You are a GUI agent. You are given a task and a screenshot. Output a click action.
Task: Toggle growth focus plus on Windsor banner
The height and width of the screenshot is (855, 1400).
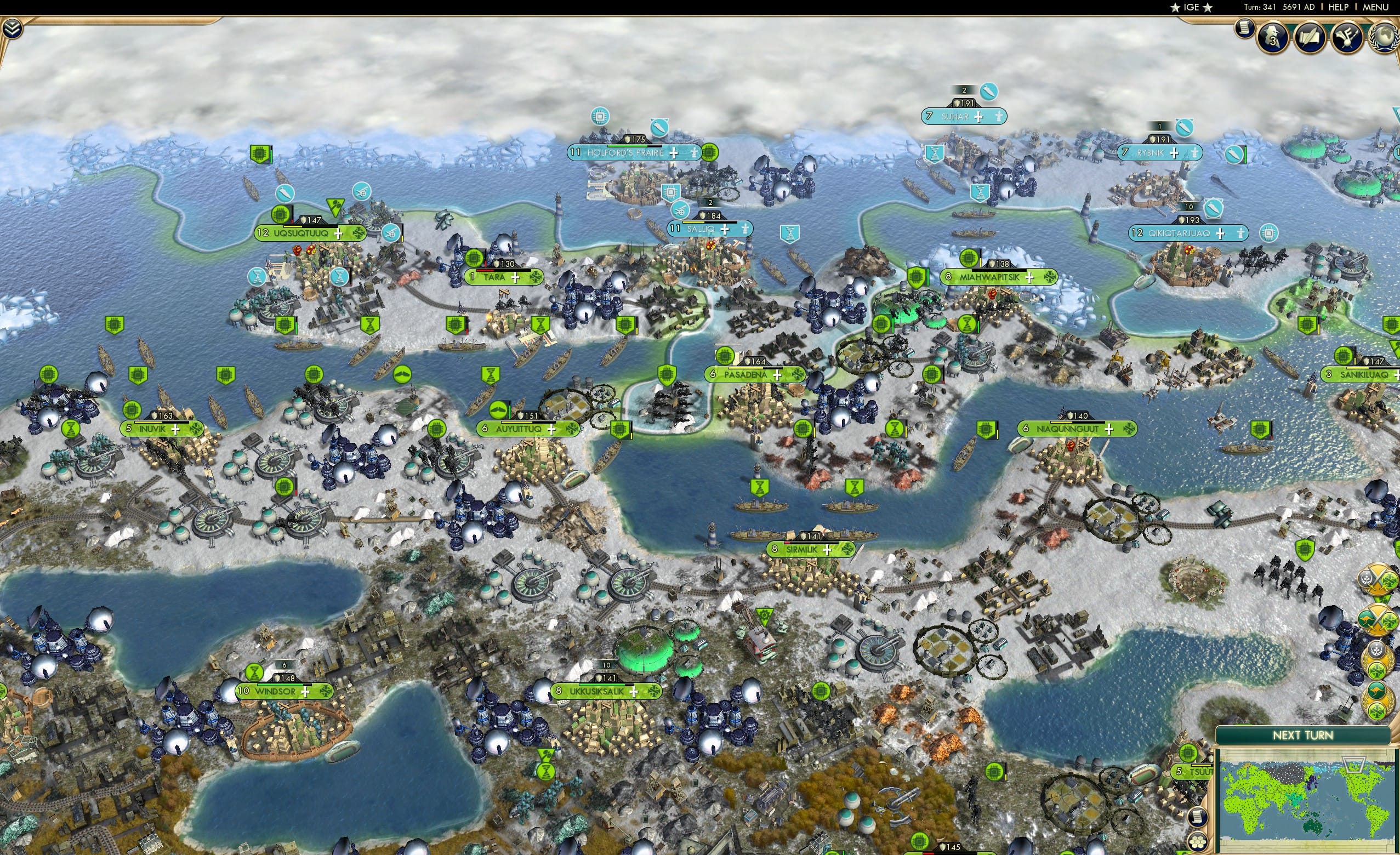click(x=307, y=693)
